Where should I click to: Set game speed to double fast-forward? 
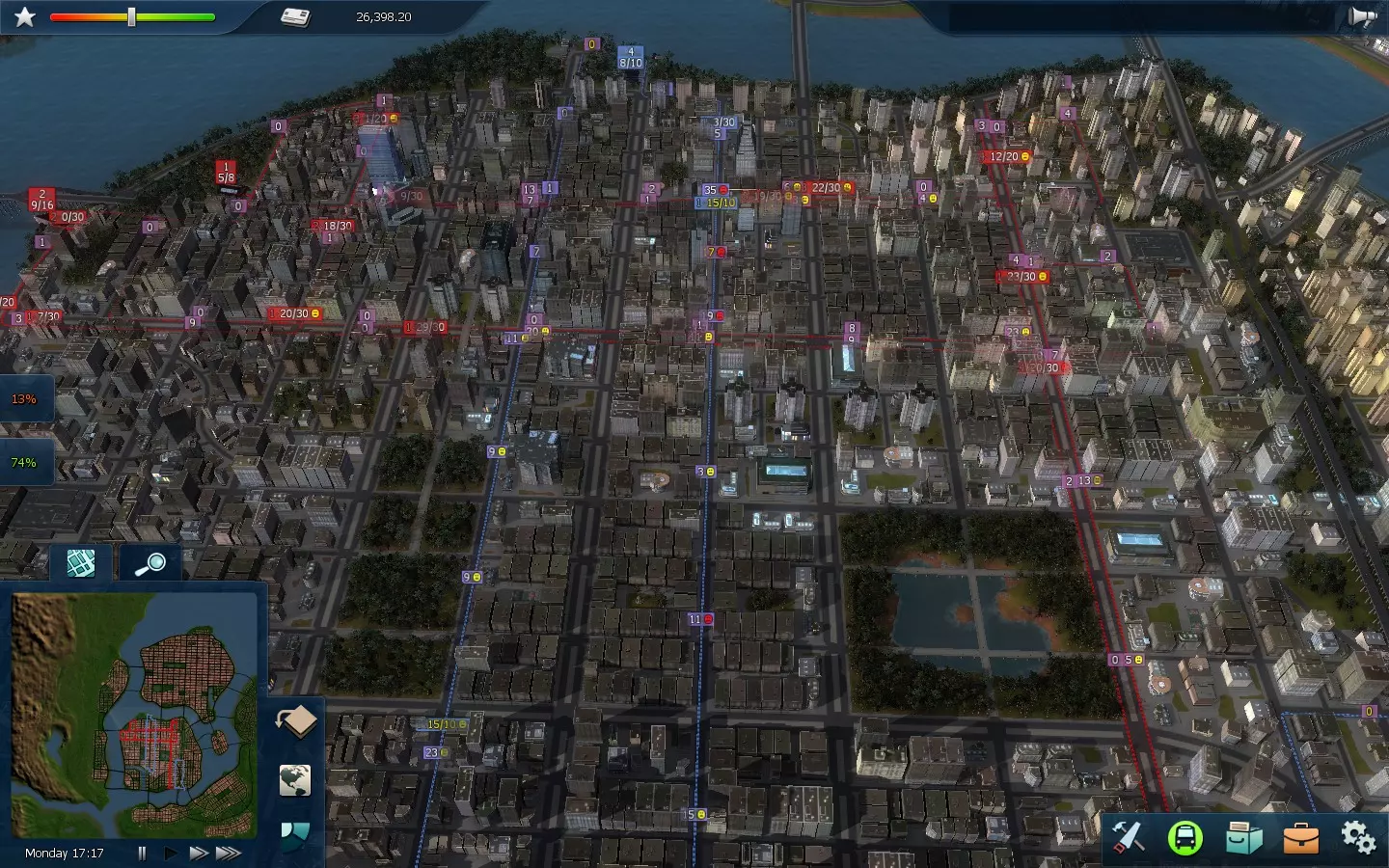pos(198,853)
